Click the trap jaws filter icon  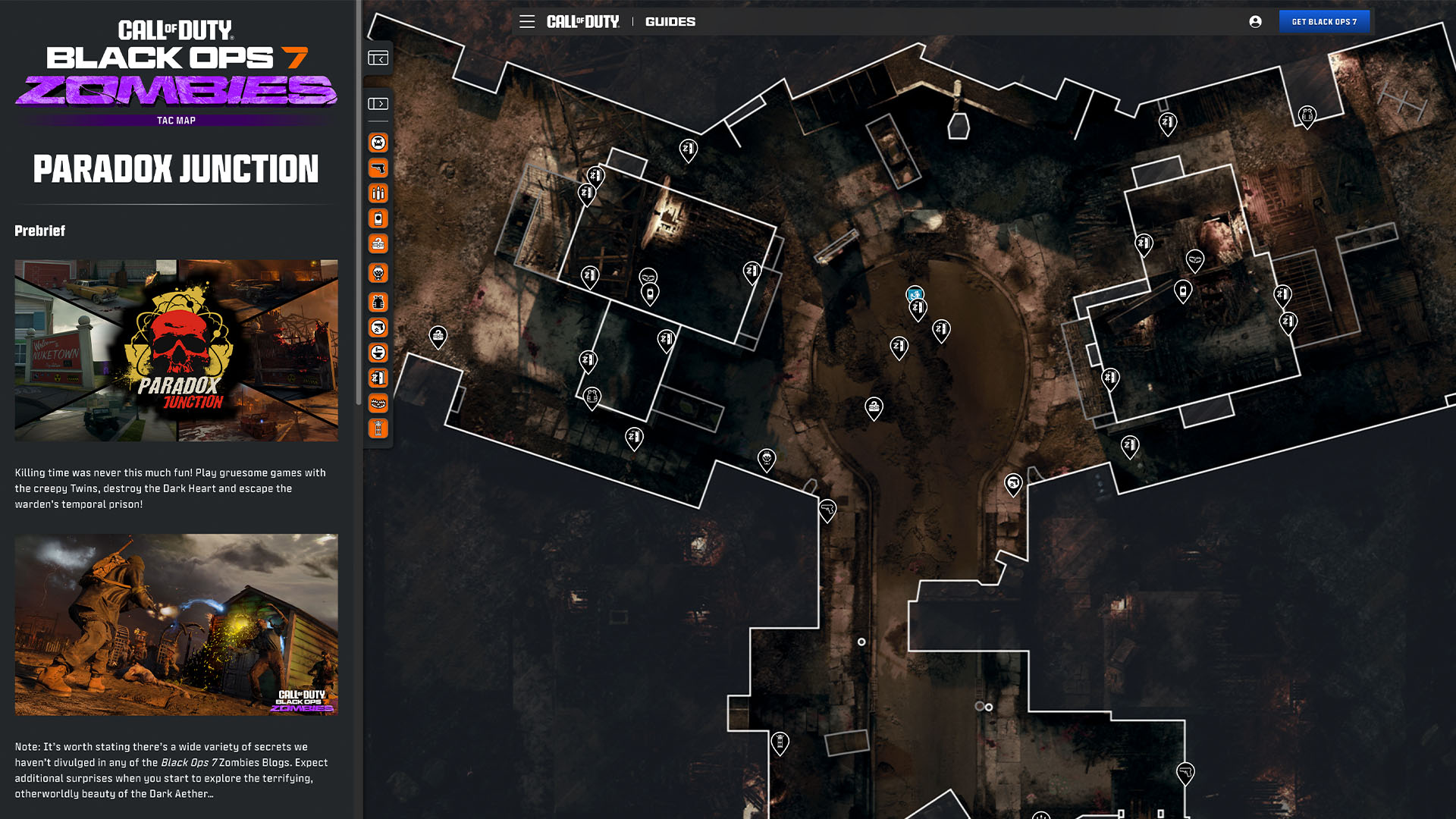pos(377,403)
